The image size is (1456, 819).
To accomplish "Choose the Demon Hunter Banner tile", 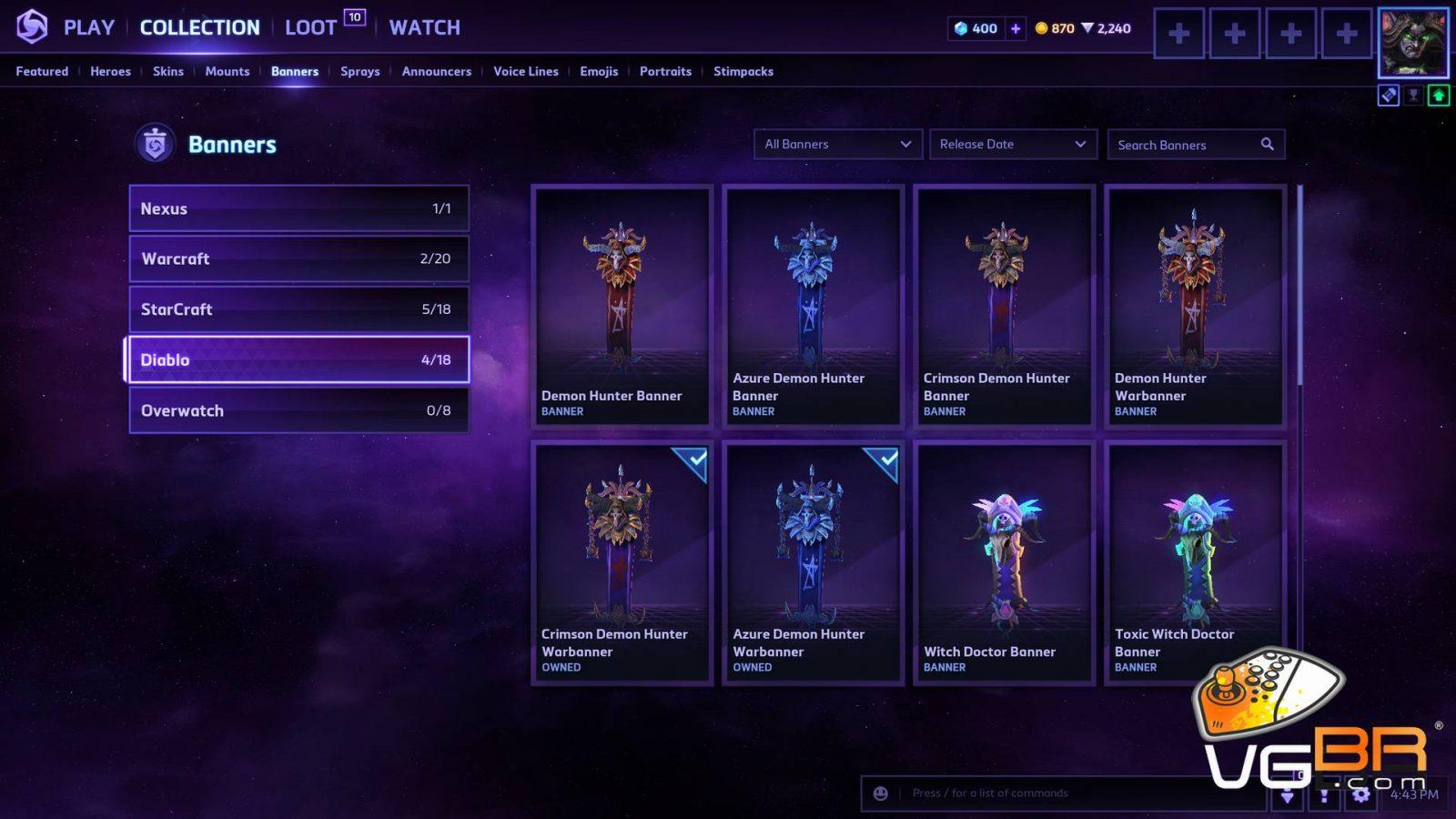I will [x=622, y=306].
